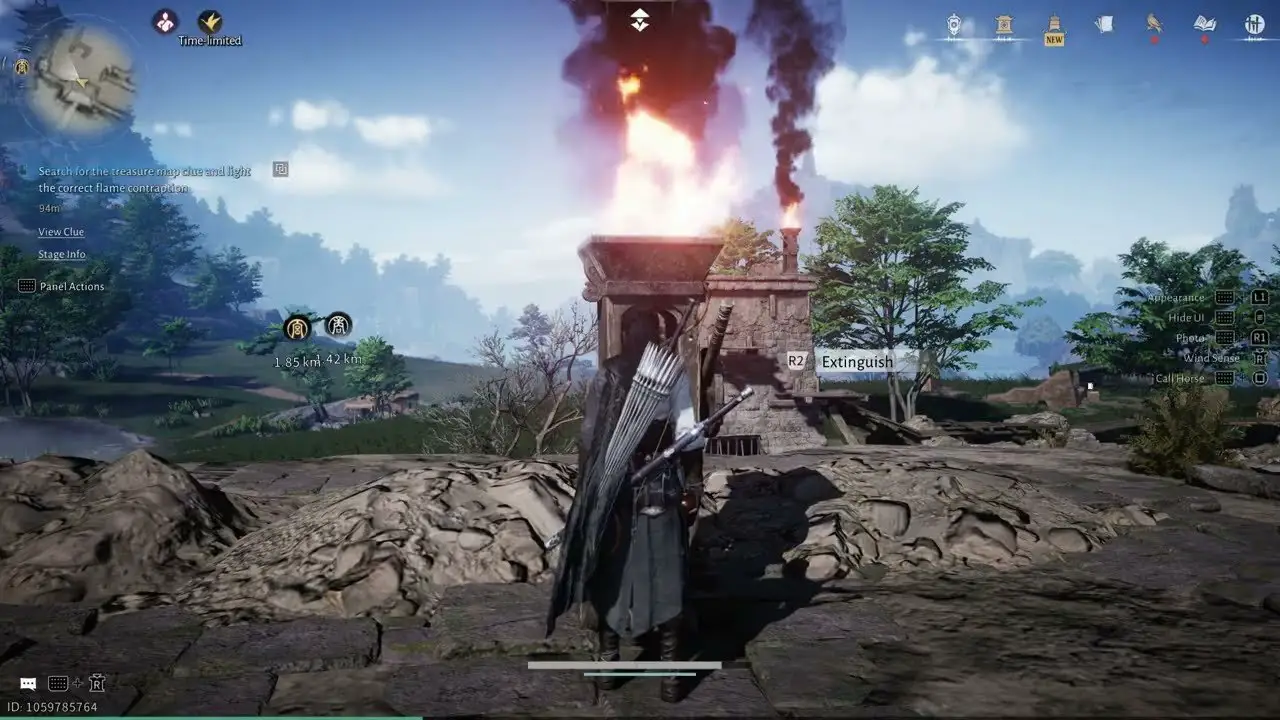The height and width of the screenshot is (720, 1280).
Task: Open the shrine building icon in the top bar
Action: 1004,25
